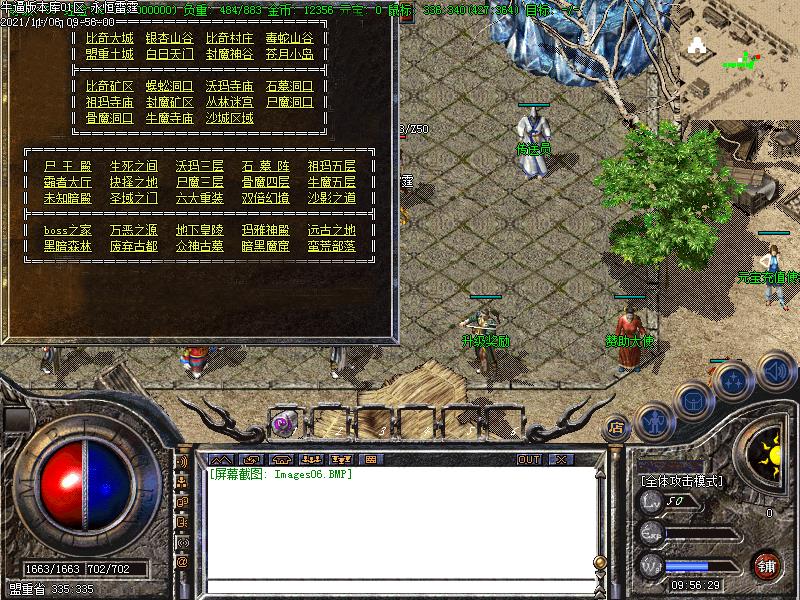The width and height of the screenshot is (800, 600).
Task: Open the red 铺 stall button
Action: click(765, 565)
